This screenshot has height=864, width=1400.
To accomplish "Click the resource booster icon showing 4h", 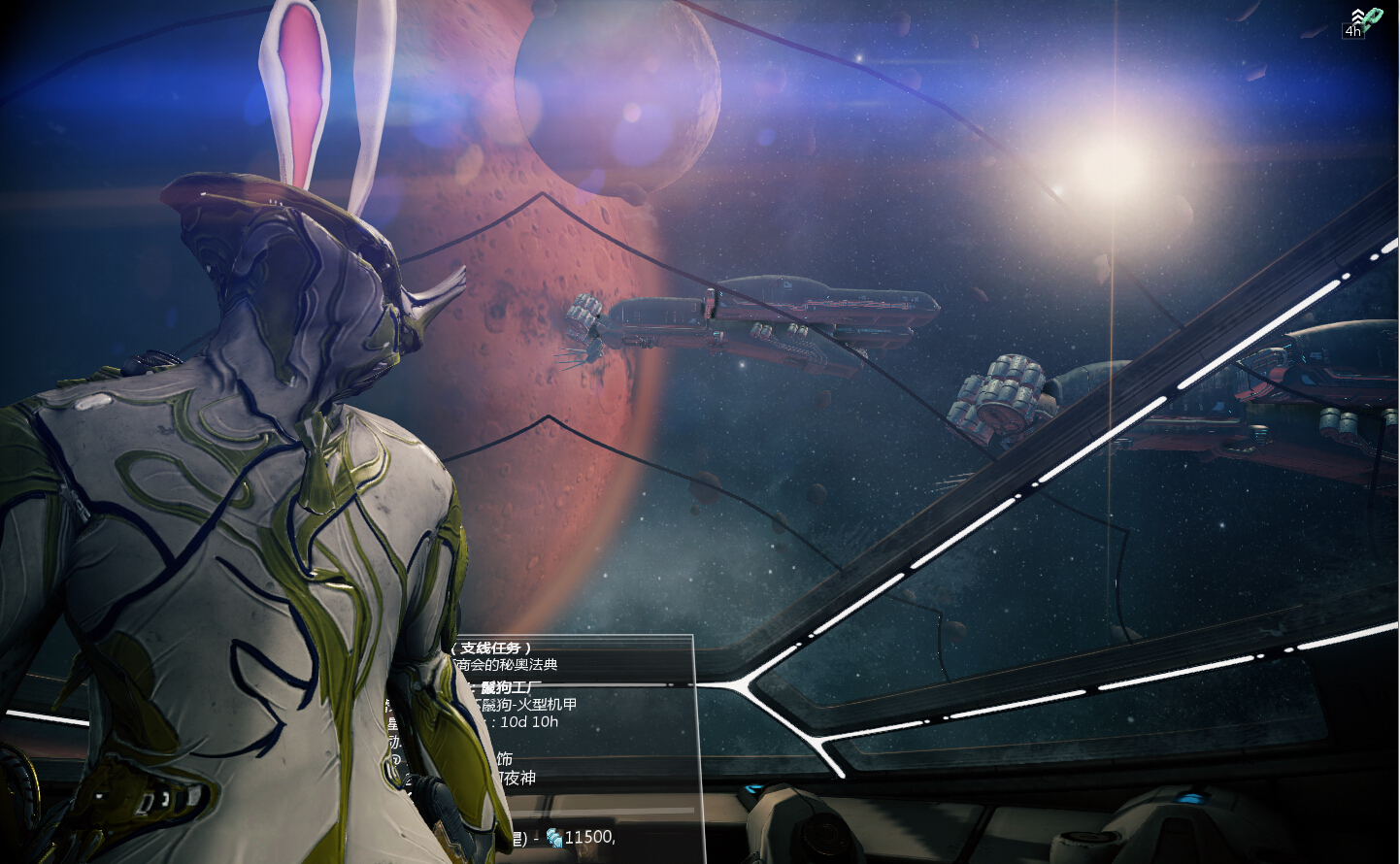I will [1365, 21].
